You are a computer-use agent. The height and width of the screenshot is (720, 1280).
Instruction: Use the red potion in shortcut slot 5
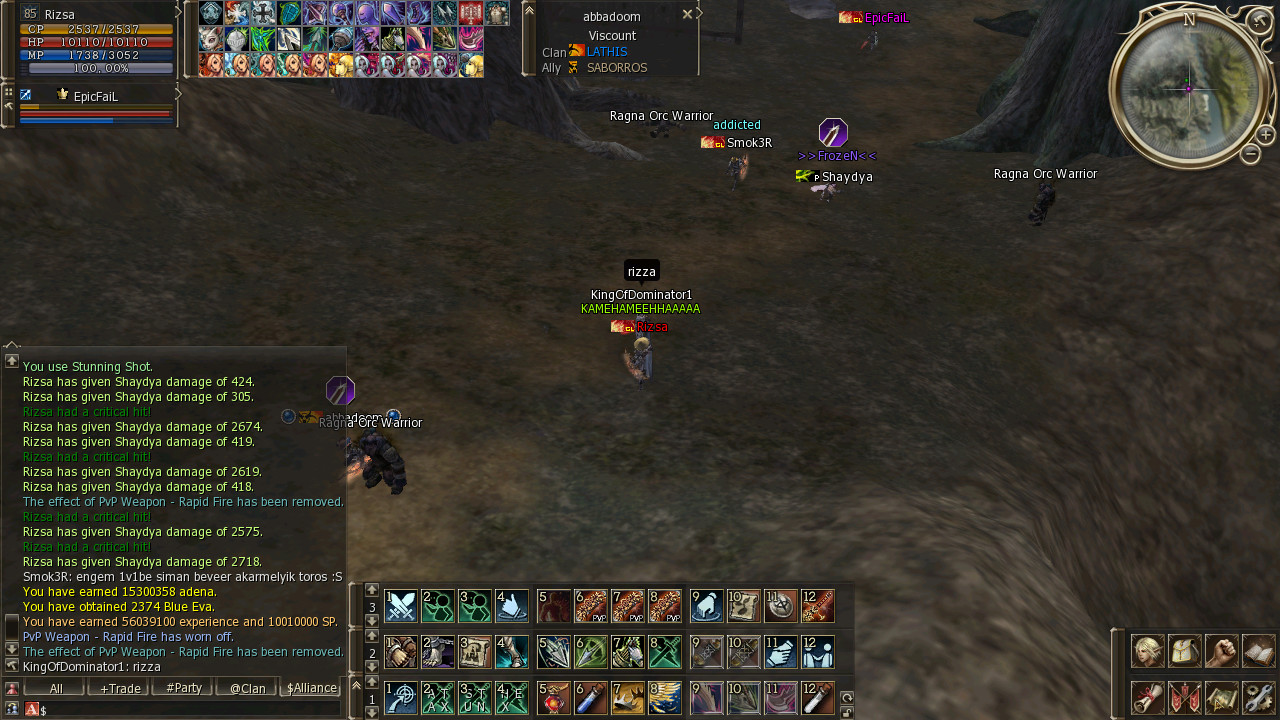point(553,698)
